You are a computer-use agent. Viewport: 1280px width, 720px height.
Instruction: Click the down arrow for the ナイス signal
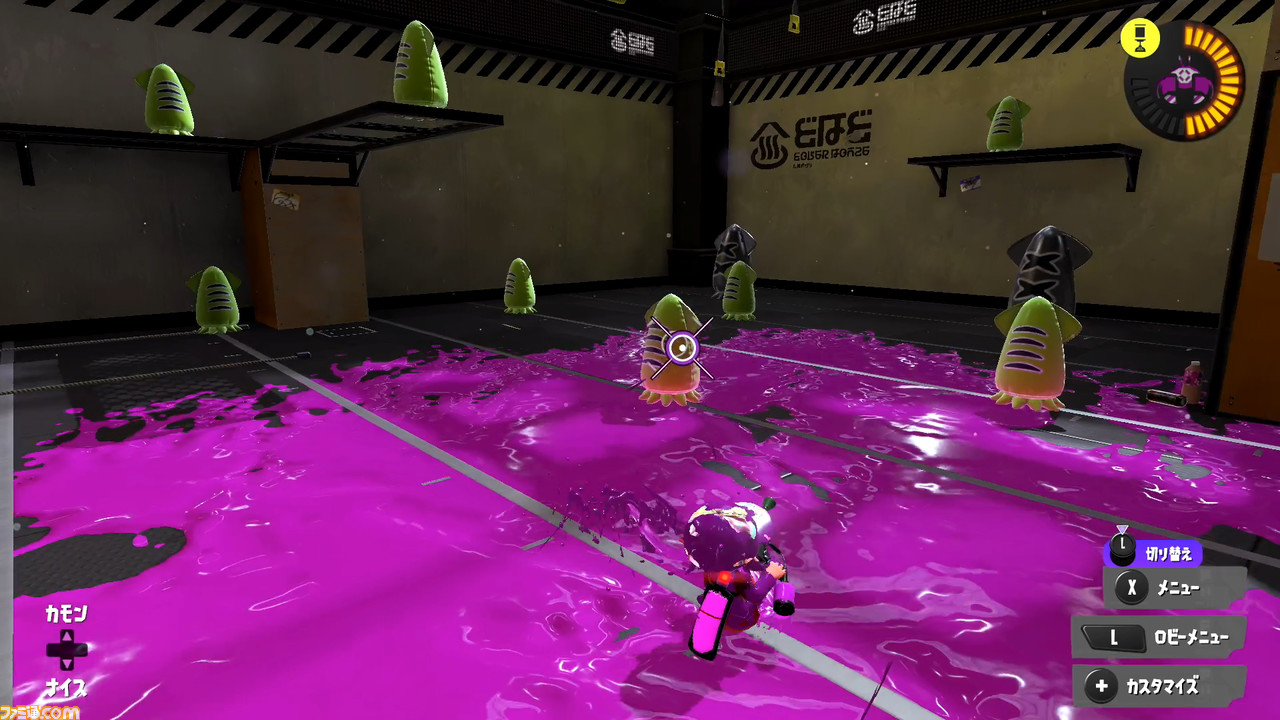pos(67,665)
